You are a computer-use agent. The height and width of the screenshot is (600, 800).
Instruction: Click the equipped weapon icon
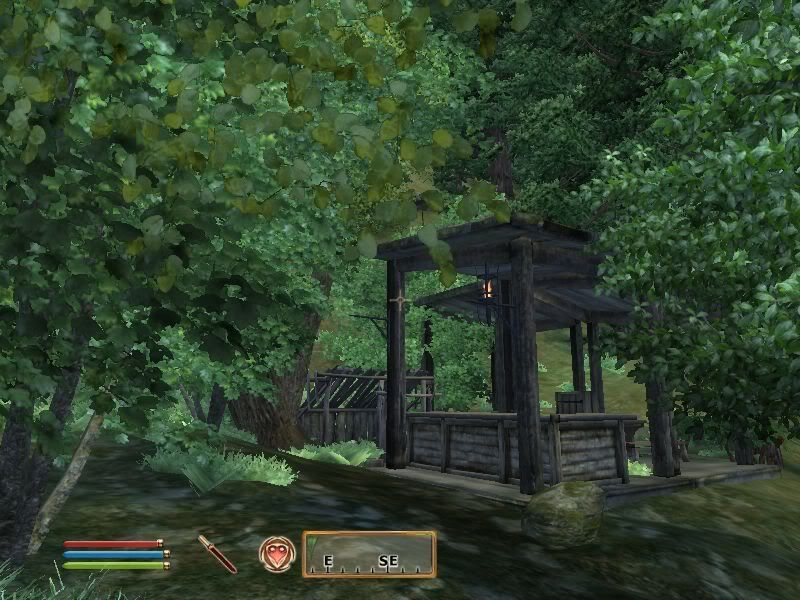(216, 553)
